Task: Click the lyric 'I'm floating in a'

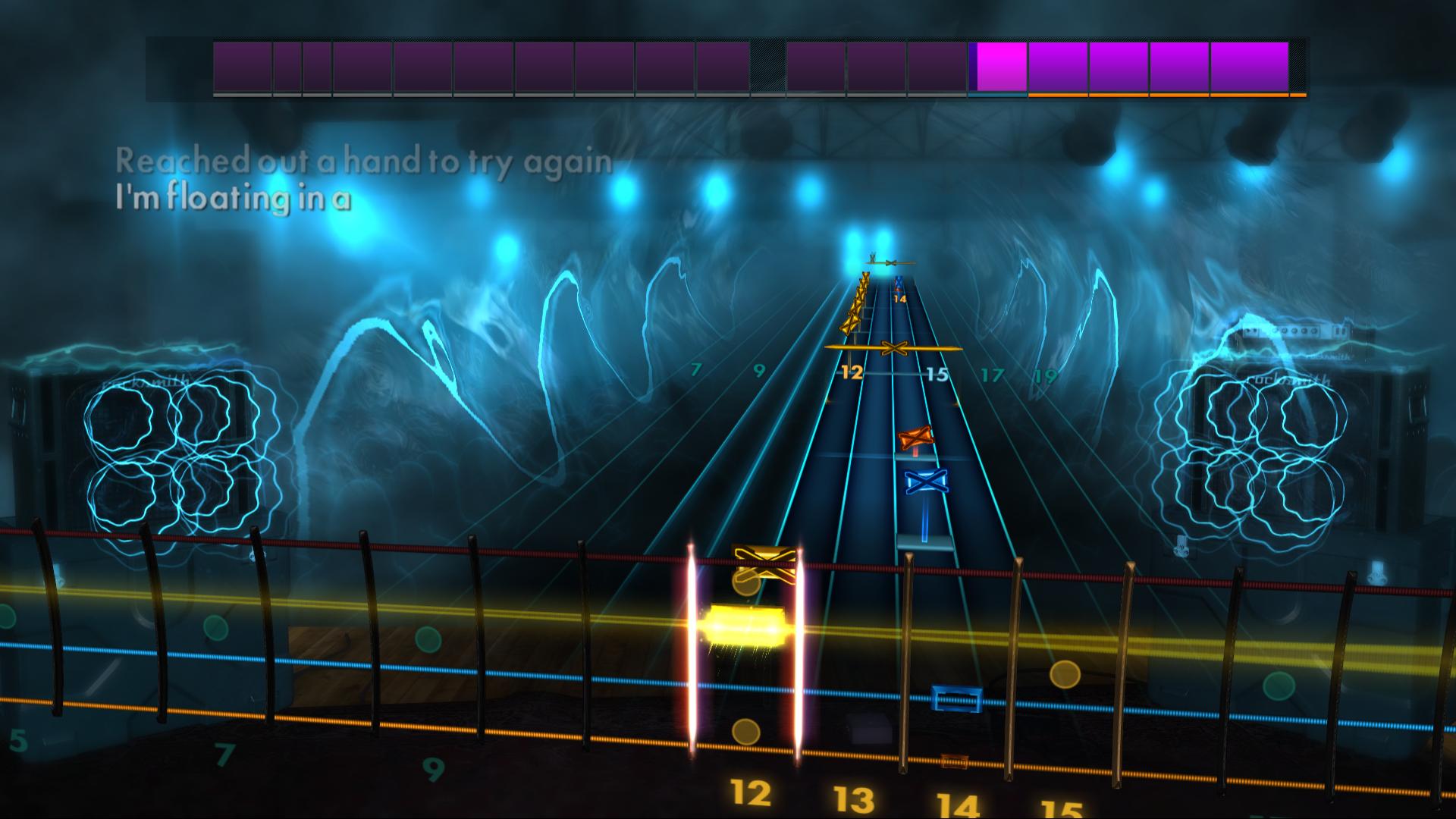Action: pyautogui.click(x=235, y=199)
